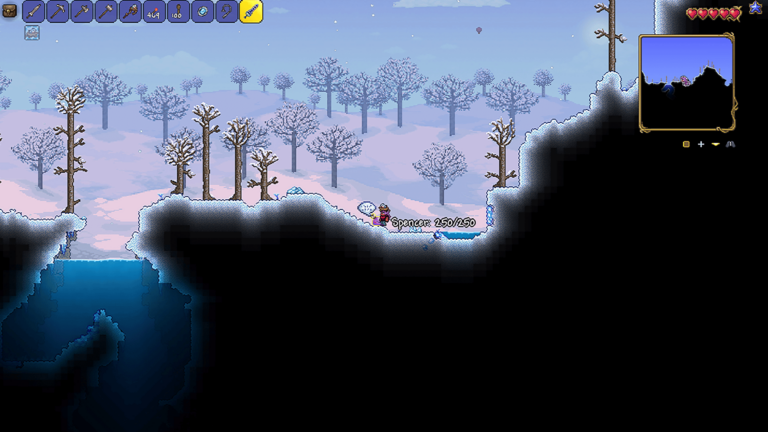This screenshot has height=432, width=768.
Task: Open the bestiary binoculars button
Action: [730, 144]
